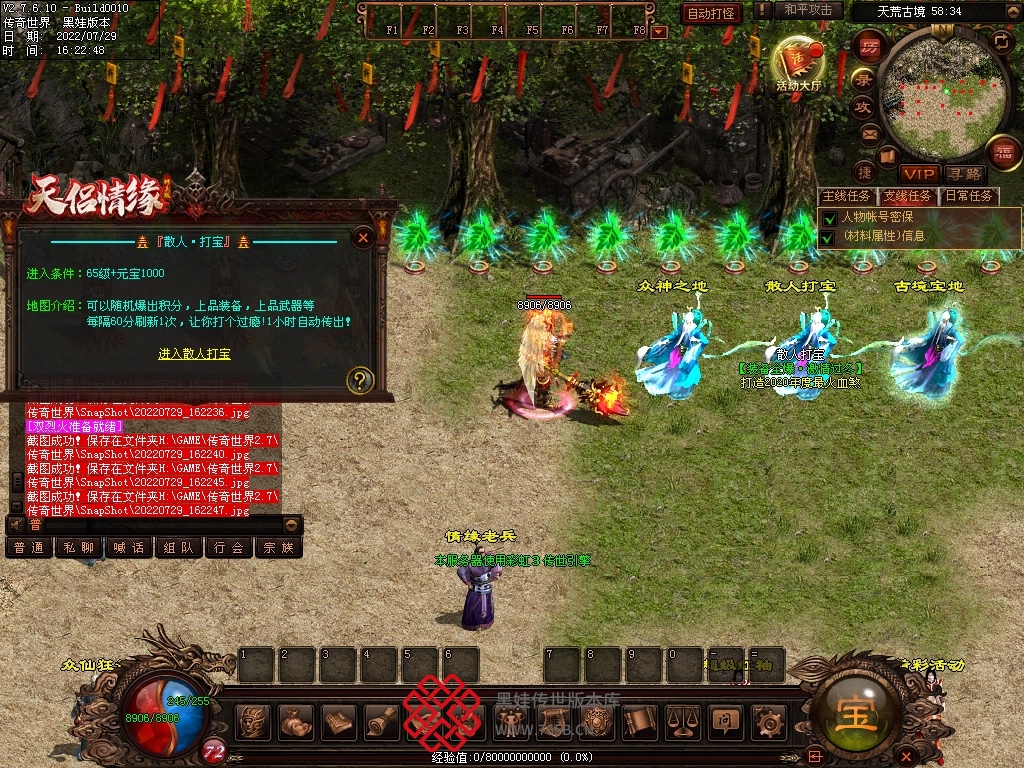
Task: Open the VIP button below the minimap
Action: pyautogui.click(x=918, y=174)
